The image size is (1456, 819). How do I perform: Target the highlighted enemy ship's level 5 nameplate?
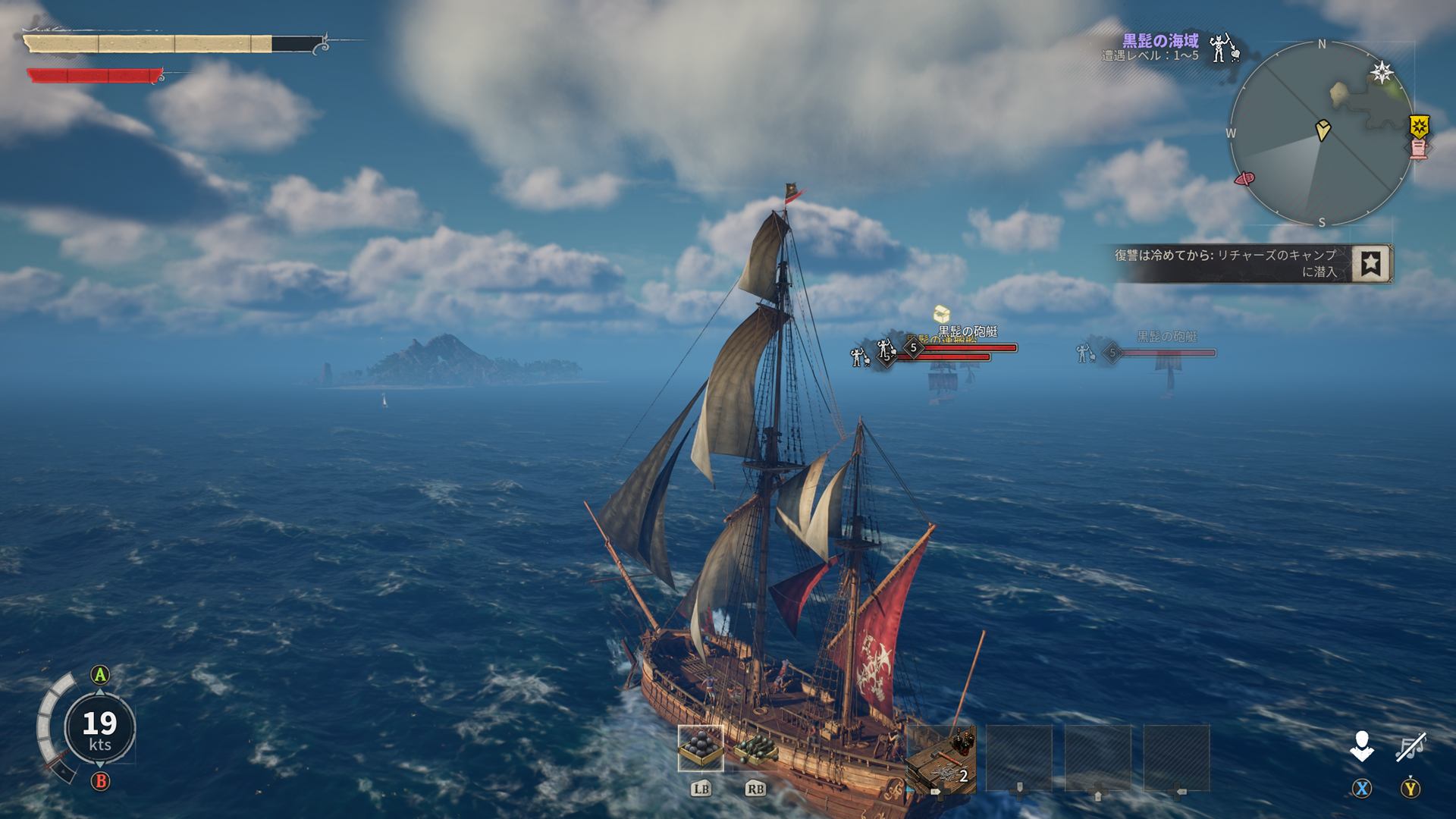[914, 347]
